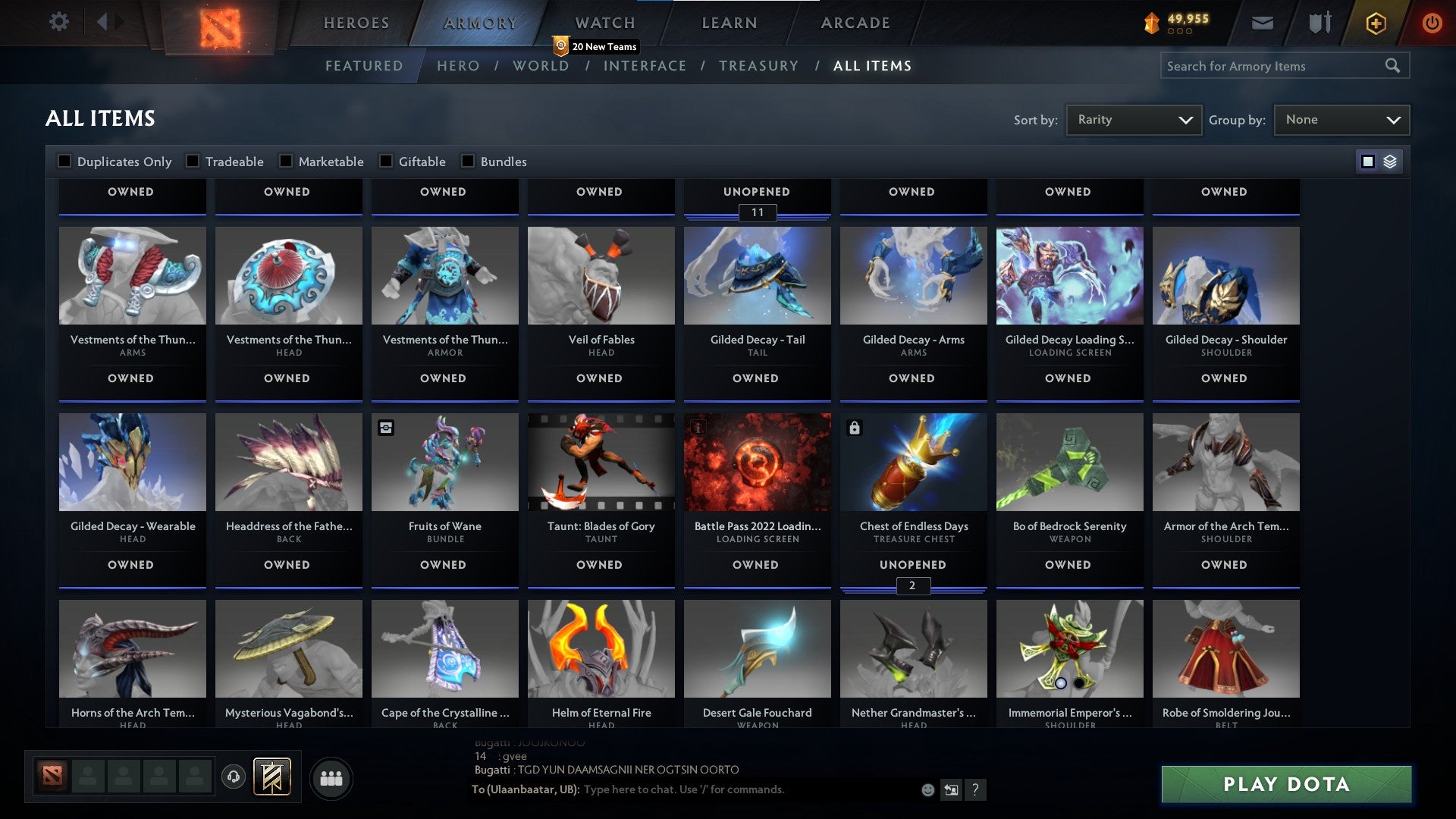
Task: Open the mail notifications icon
Action: (1263, 23)
